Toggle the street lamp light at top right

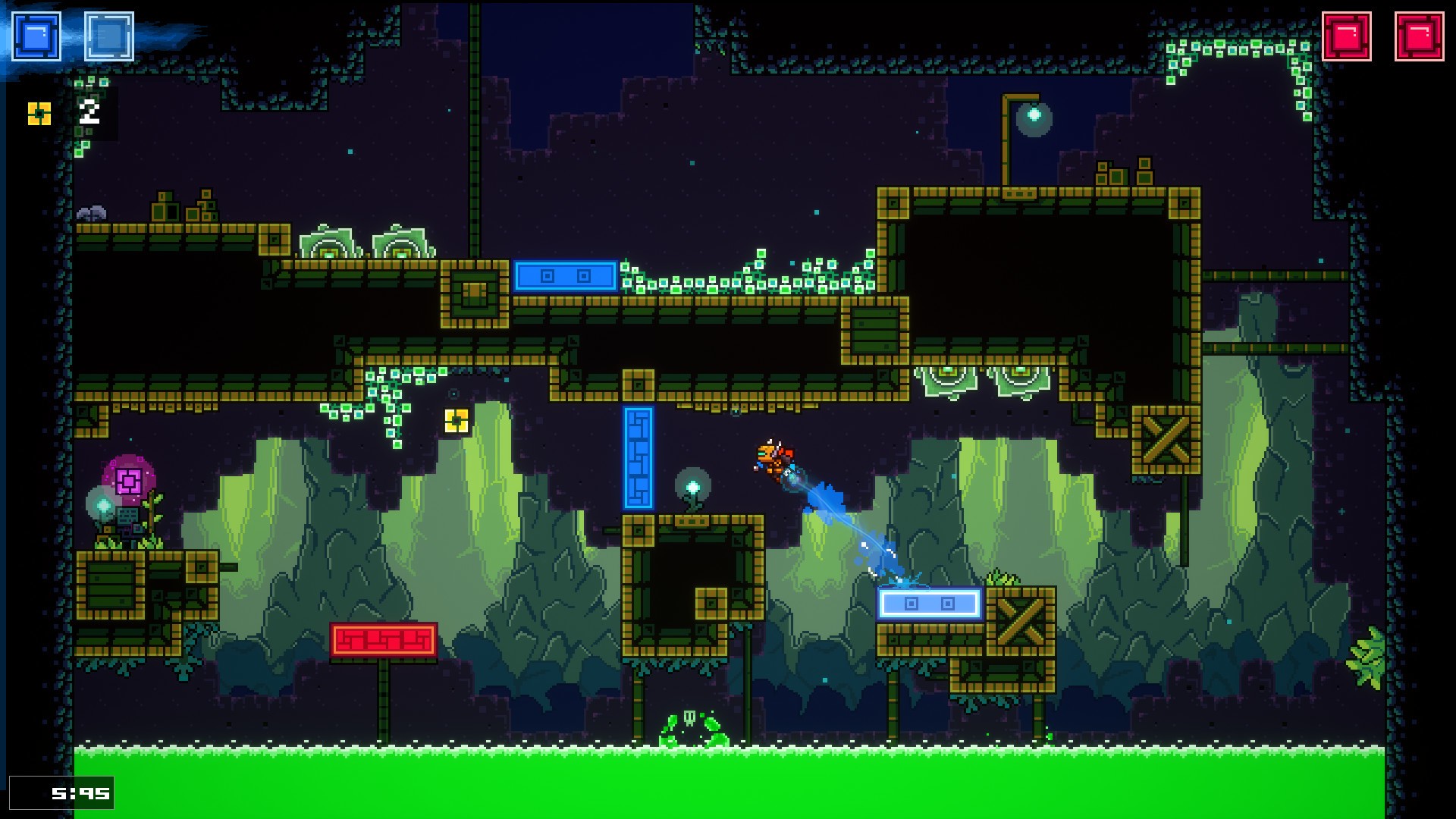click(1032, 115)
